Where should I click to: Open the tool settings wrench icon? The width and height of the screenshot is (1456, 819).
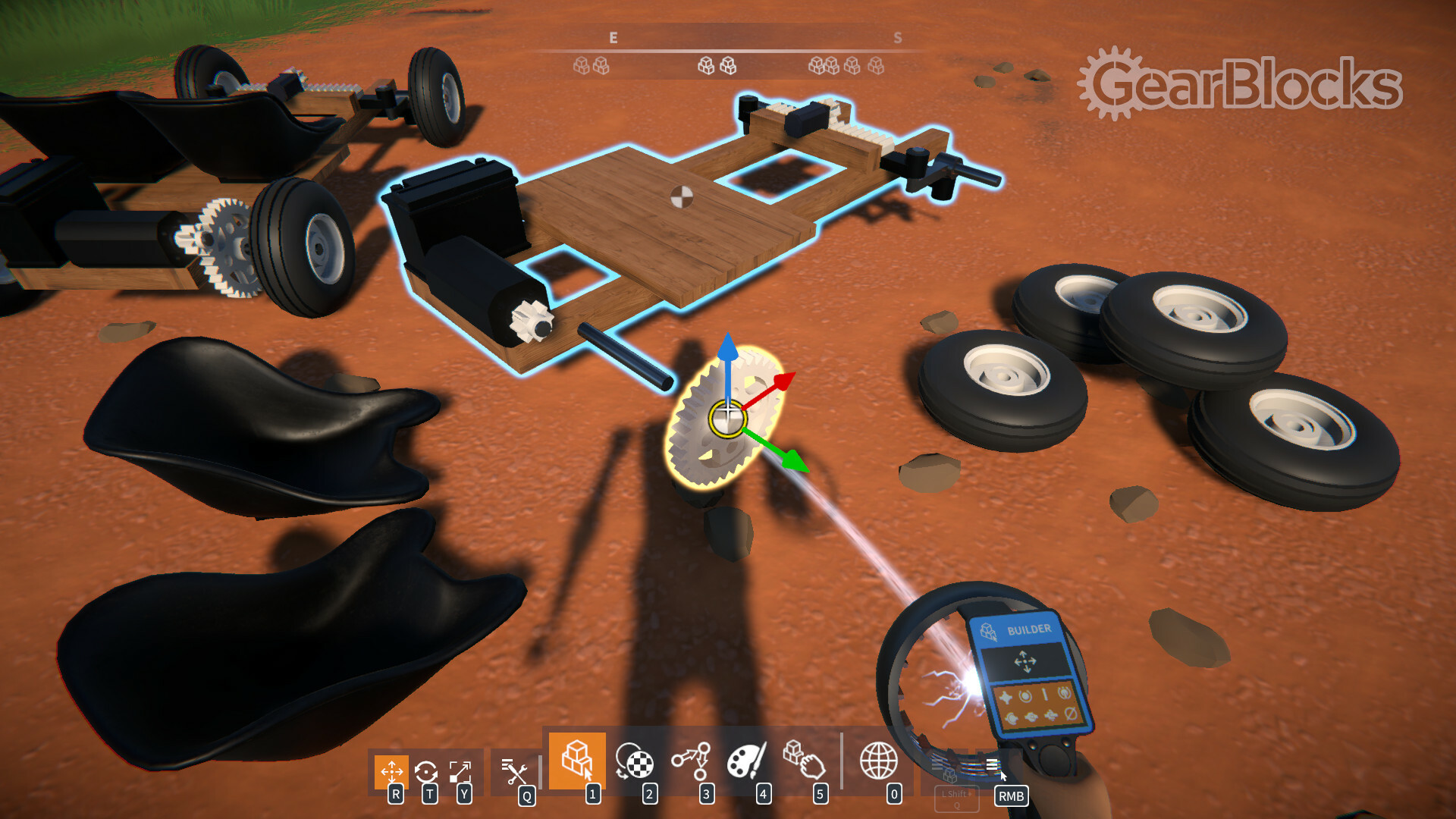(x=516, y=772)
